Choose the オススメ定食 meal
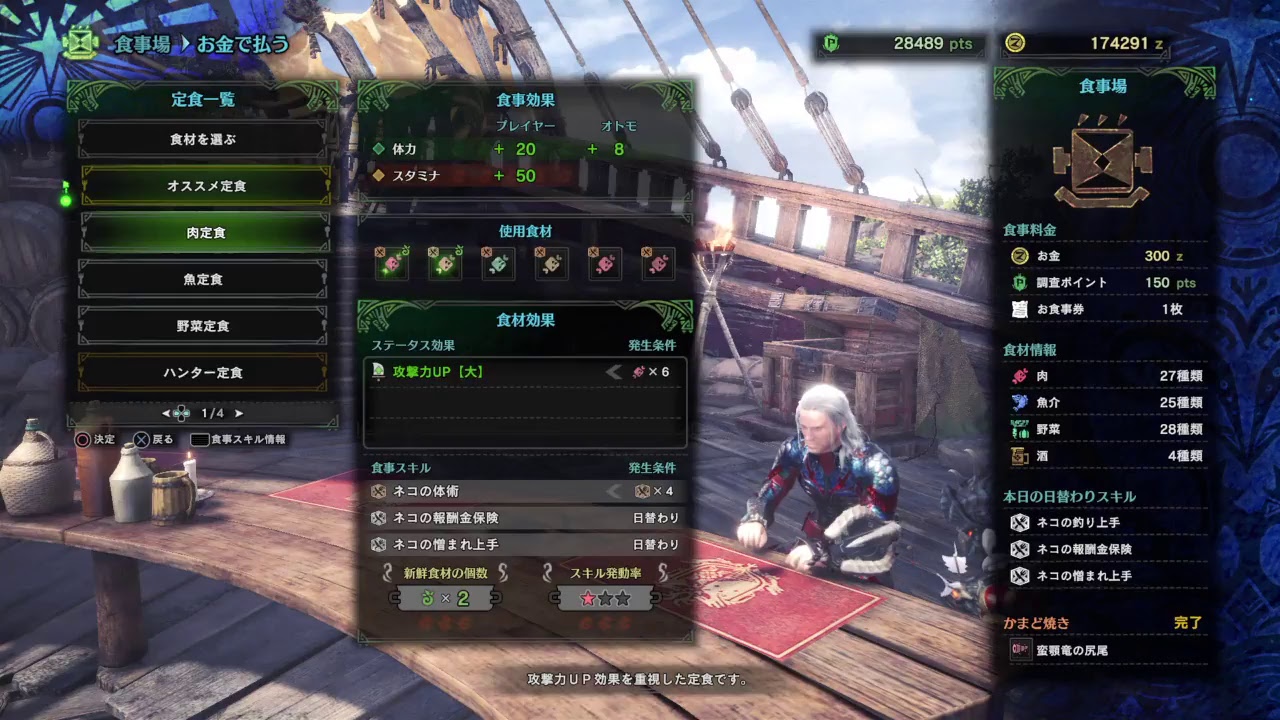The image size is (1280, 720). [206, 186]
